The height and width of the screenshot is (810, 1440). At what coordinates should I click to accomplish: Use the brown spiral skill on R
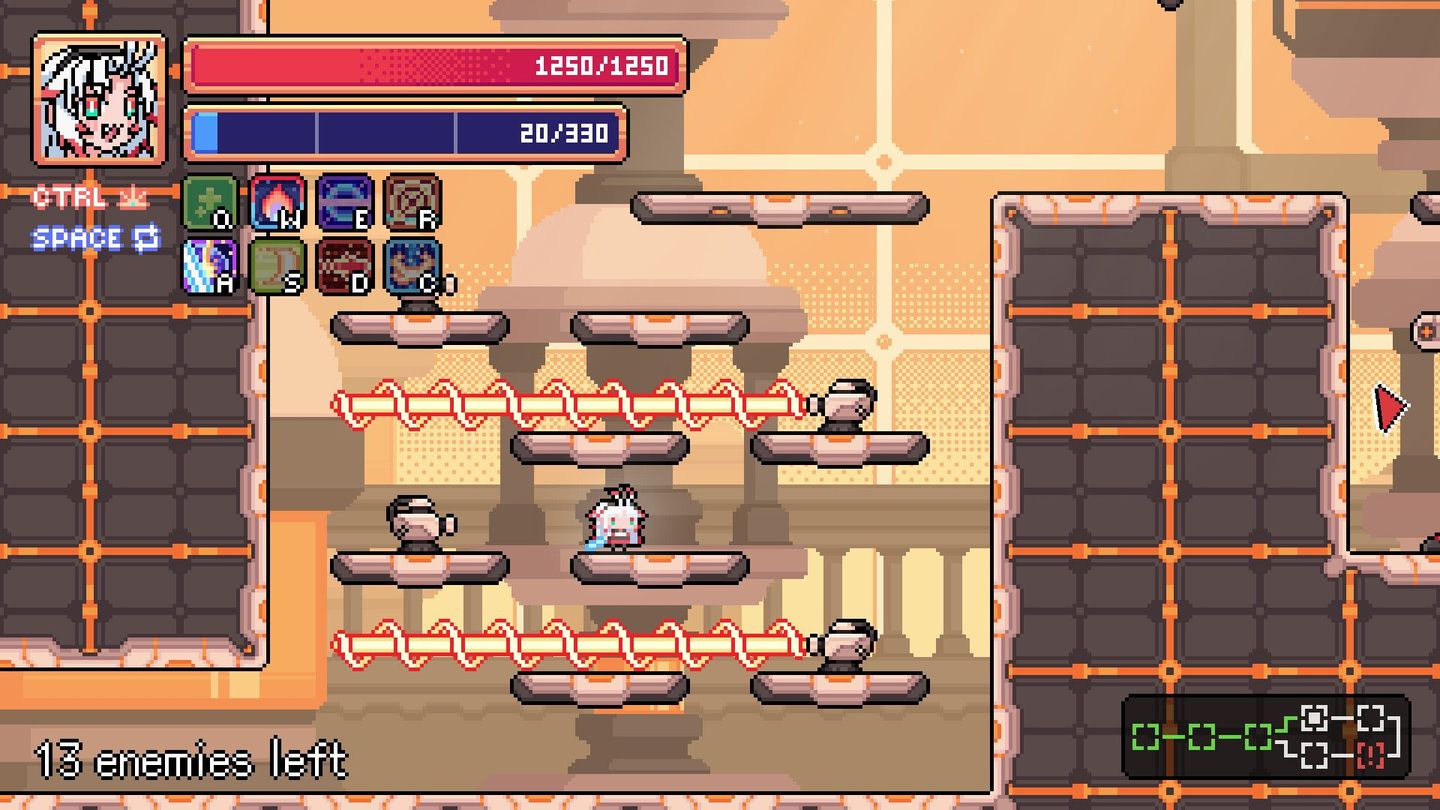pyautogui.click(x=412, y=202)
